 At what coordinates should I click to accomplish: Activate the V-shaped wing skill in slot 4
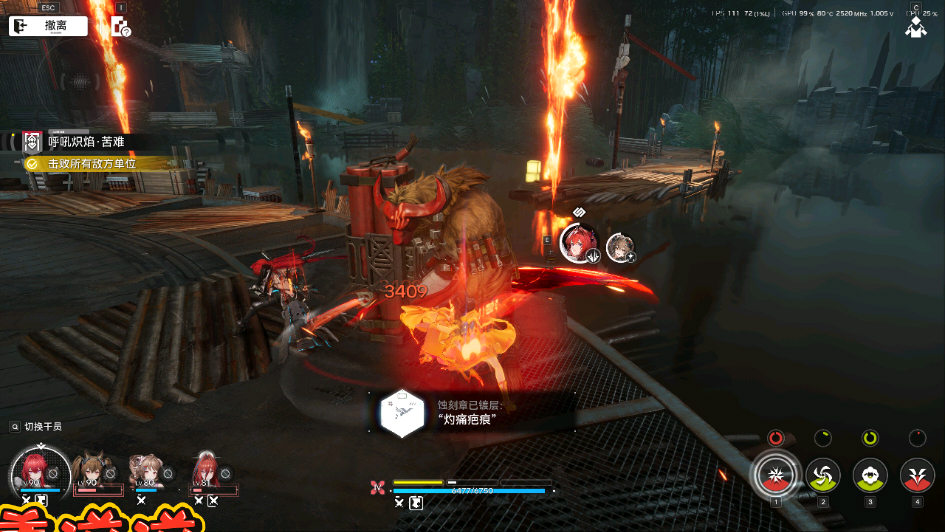(x=917, y=474)
